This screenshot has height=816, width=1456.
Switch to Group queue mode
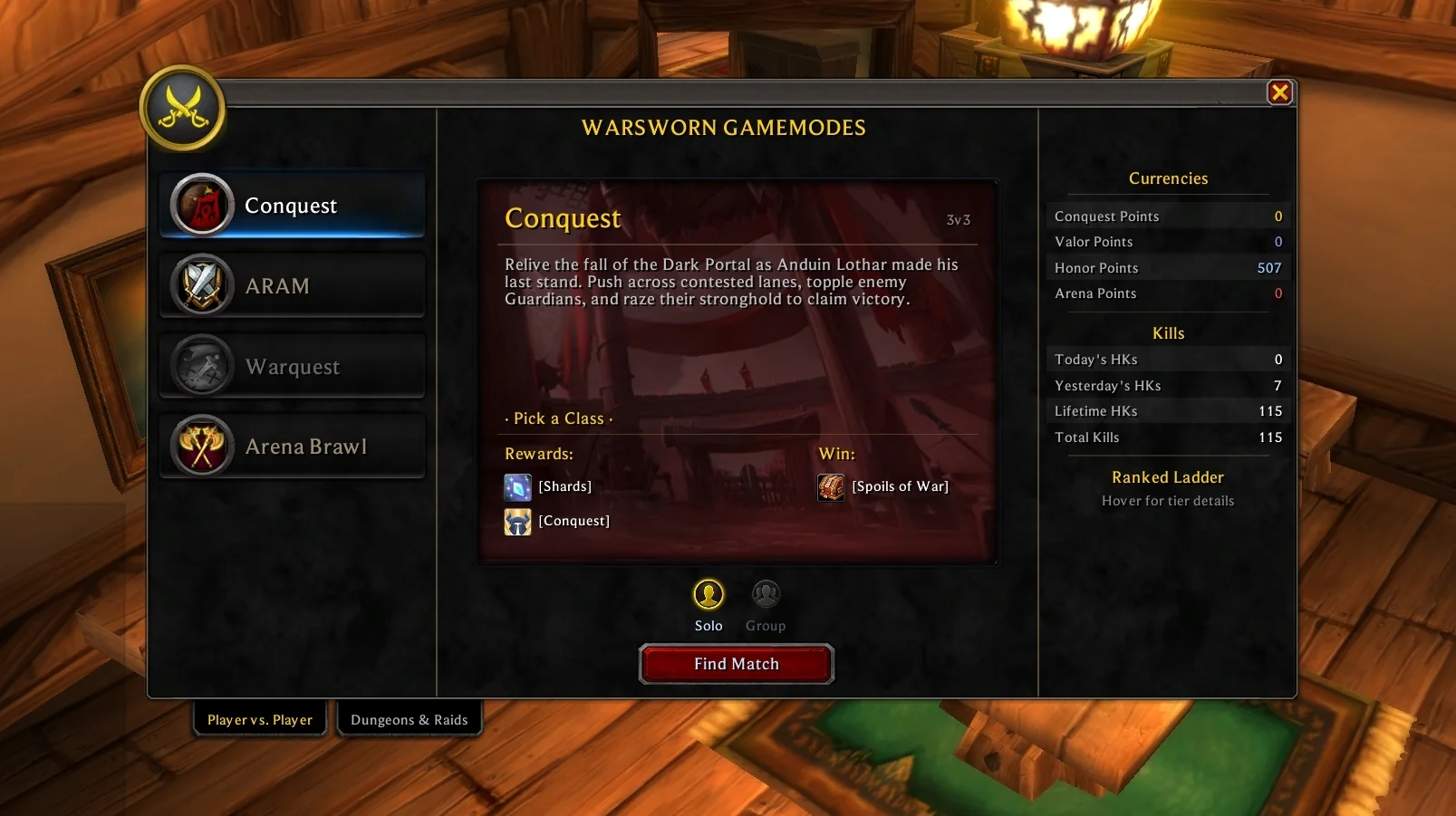point(766,593)
